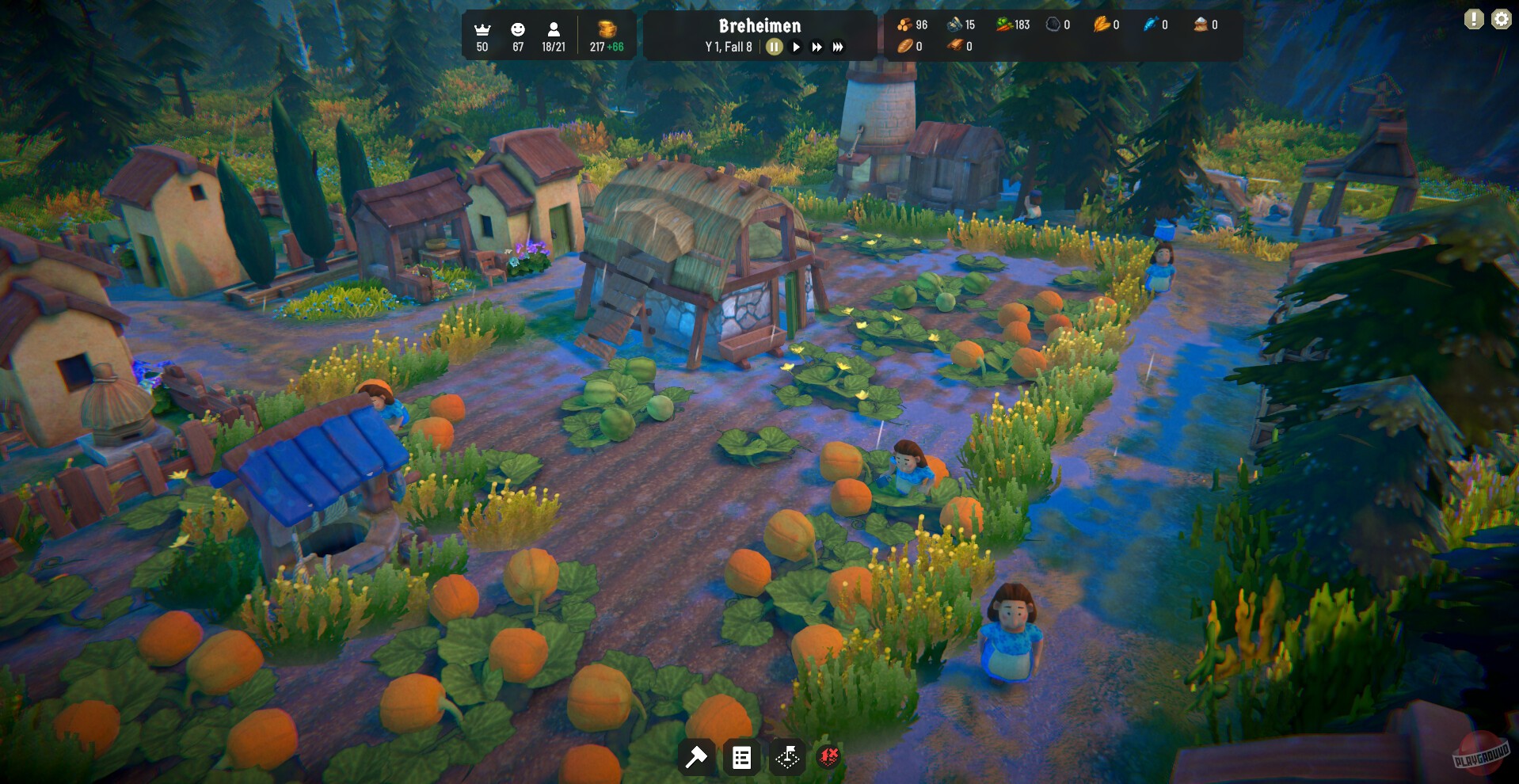The image size is (1519, 784).
Task: Open the production list panel
Action: 742,757
